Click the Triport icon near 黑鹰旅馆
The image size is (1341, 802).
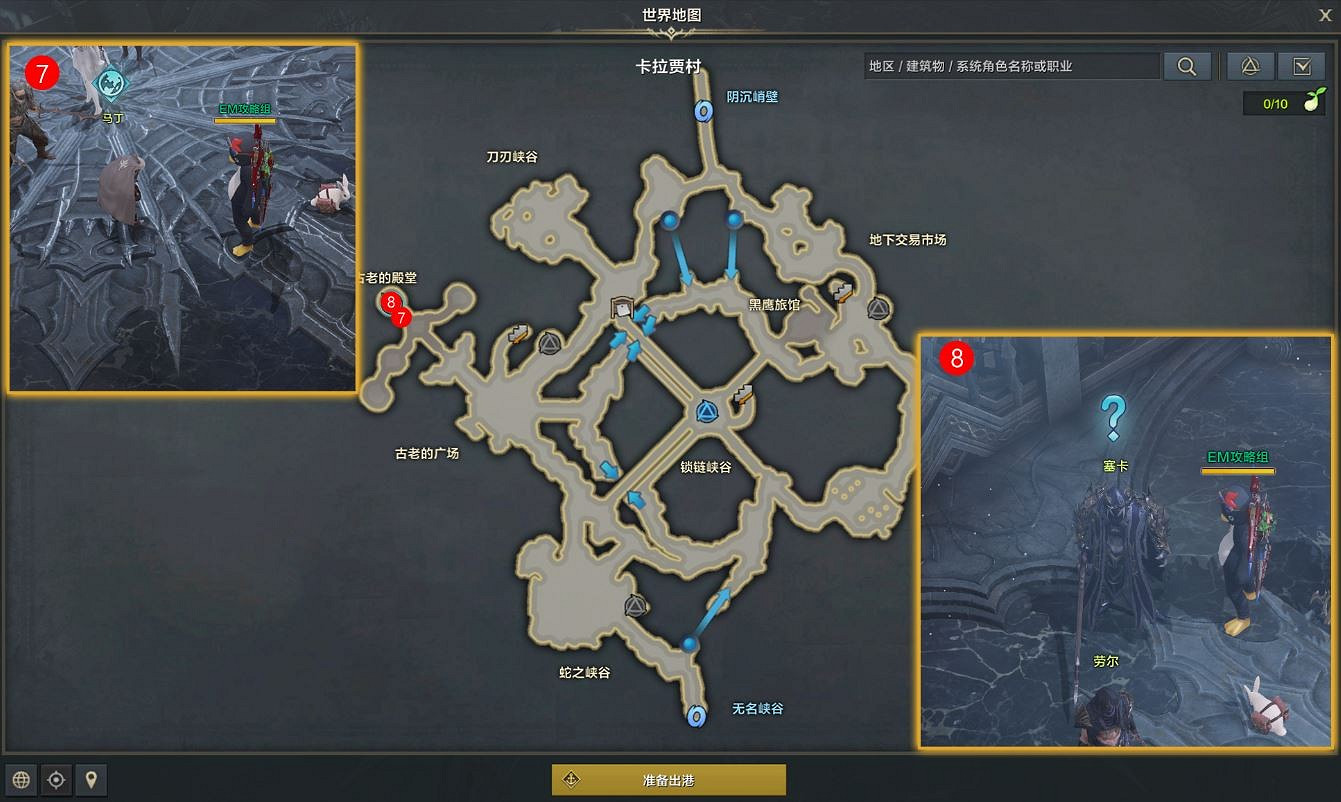(877, 309)
